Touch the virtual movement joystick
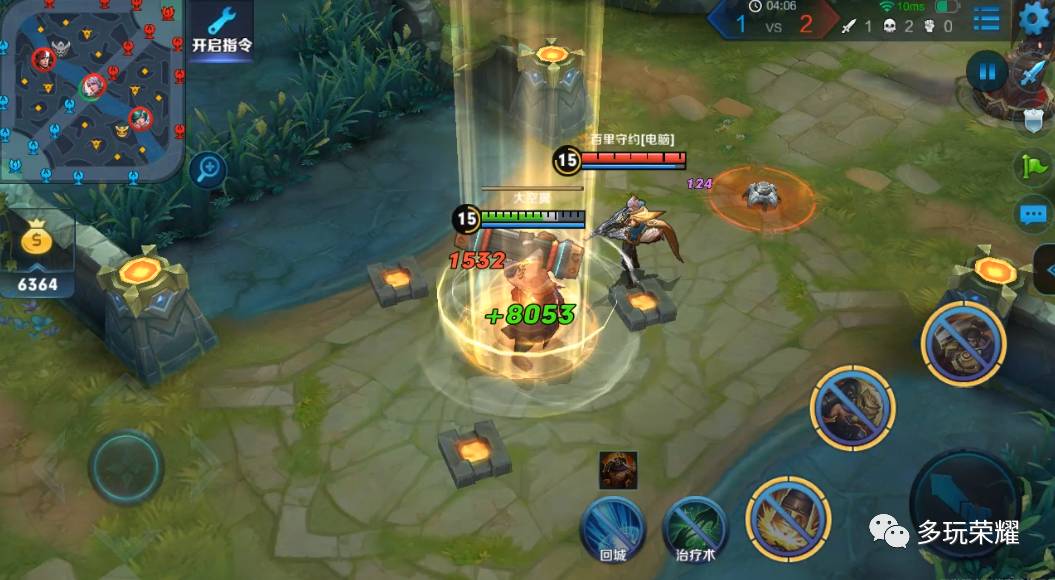 point(126,466)
